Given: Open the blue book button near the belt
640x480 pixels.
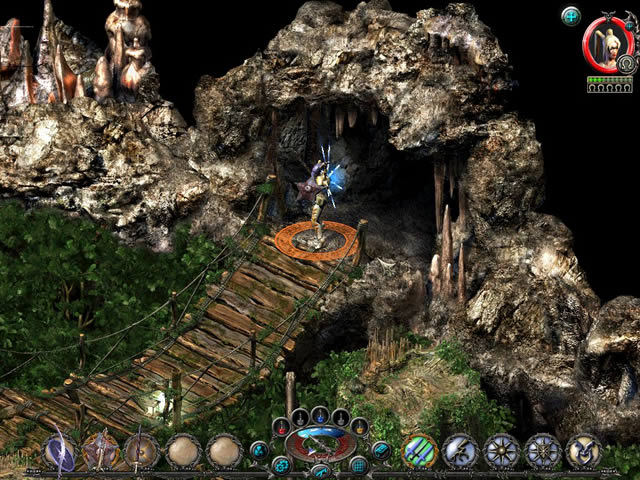Looking at the screenshot, I should click(x=380, y=450).
